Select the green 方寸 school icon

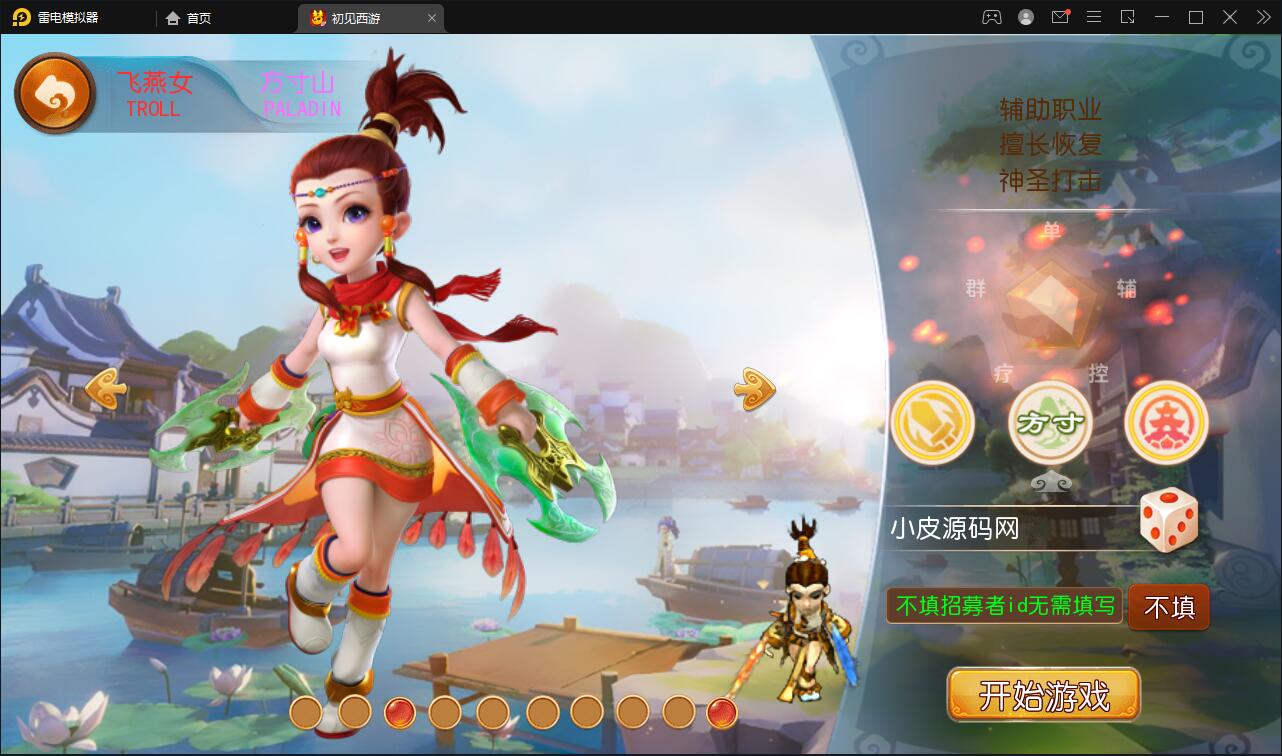1049,422
